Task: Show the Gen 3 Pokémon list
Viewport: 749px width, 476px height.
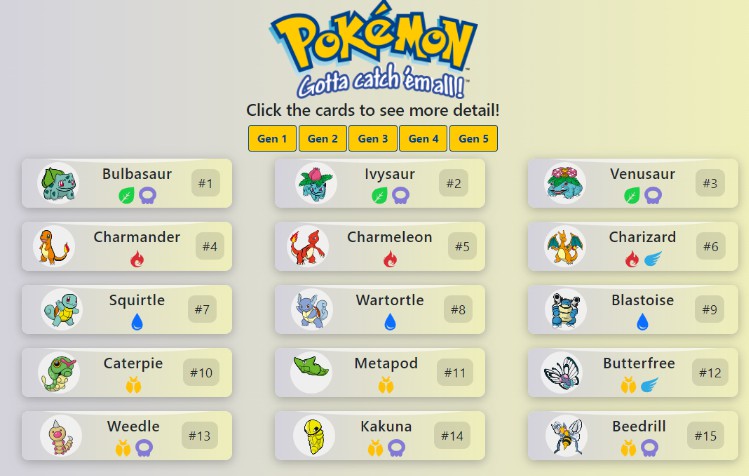Action: tap(373, 139)
